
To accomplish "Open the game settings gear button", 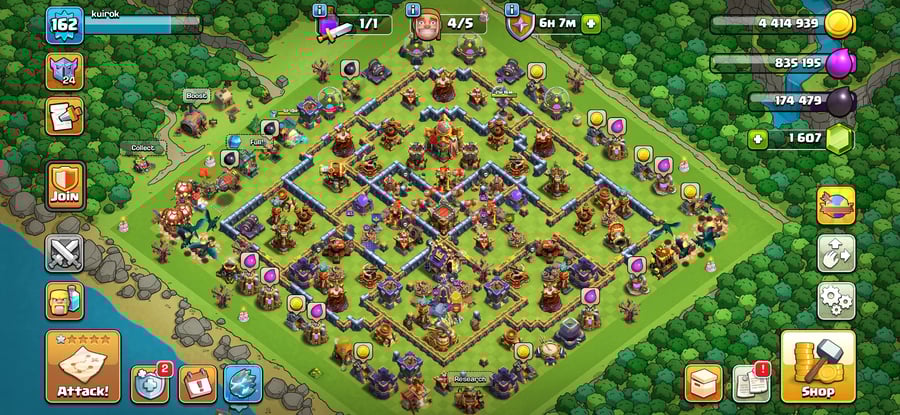I will 835,299.
